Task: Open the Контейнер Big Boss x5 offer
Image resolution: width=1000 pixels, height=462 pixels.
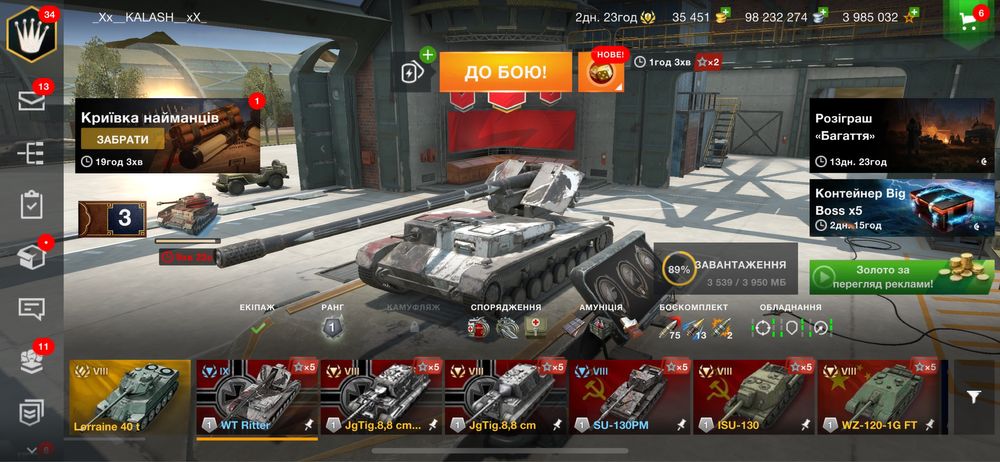Action: [902, 207]
